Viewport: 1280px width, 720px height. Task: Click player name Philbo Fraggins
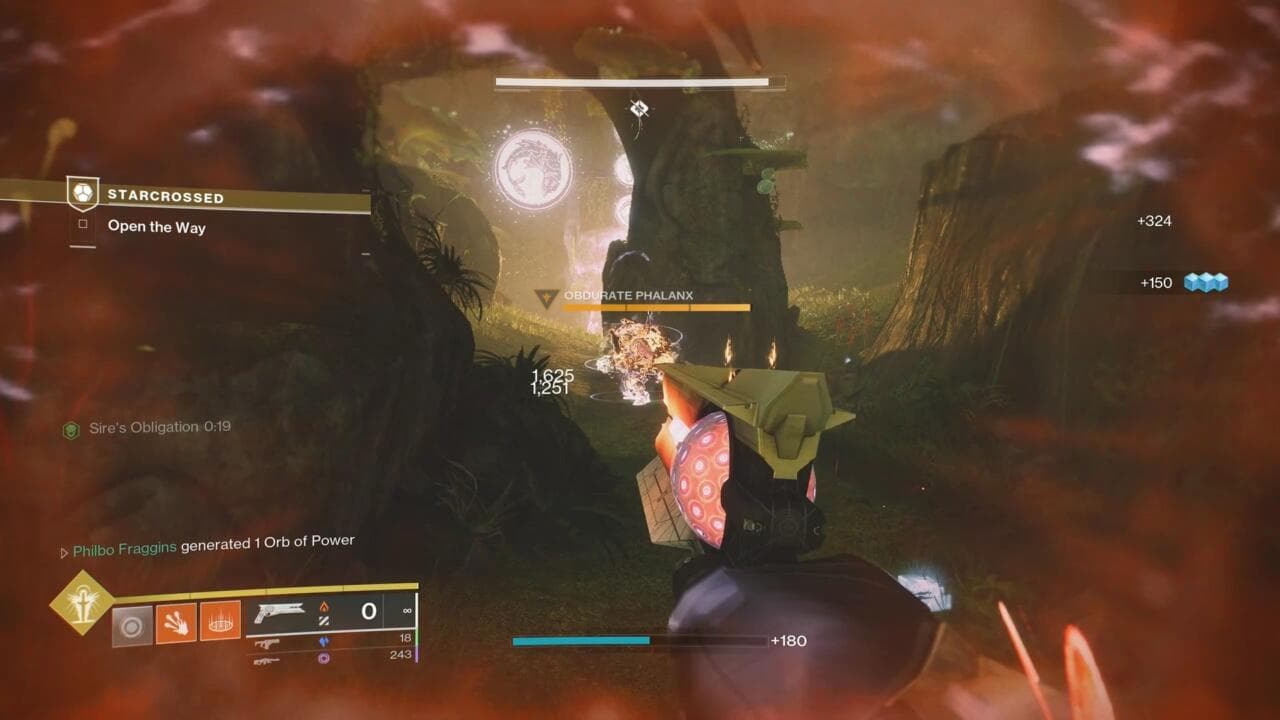[125, 541]
